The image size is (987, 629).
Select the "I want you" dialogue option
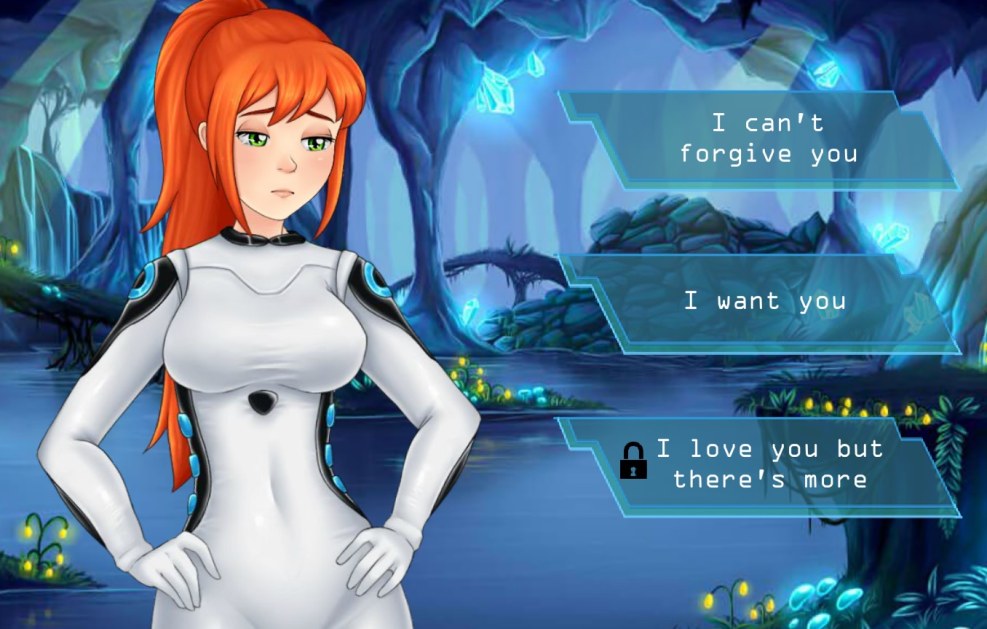coord(765,301)
